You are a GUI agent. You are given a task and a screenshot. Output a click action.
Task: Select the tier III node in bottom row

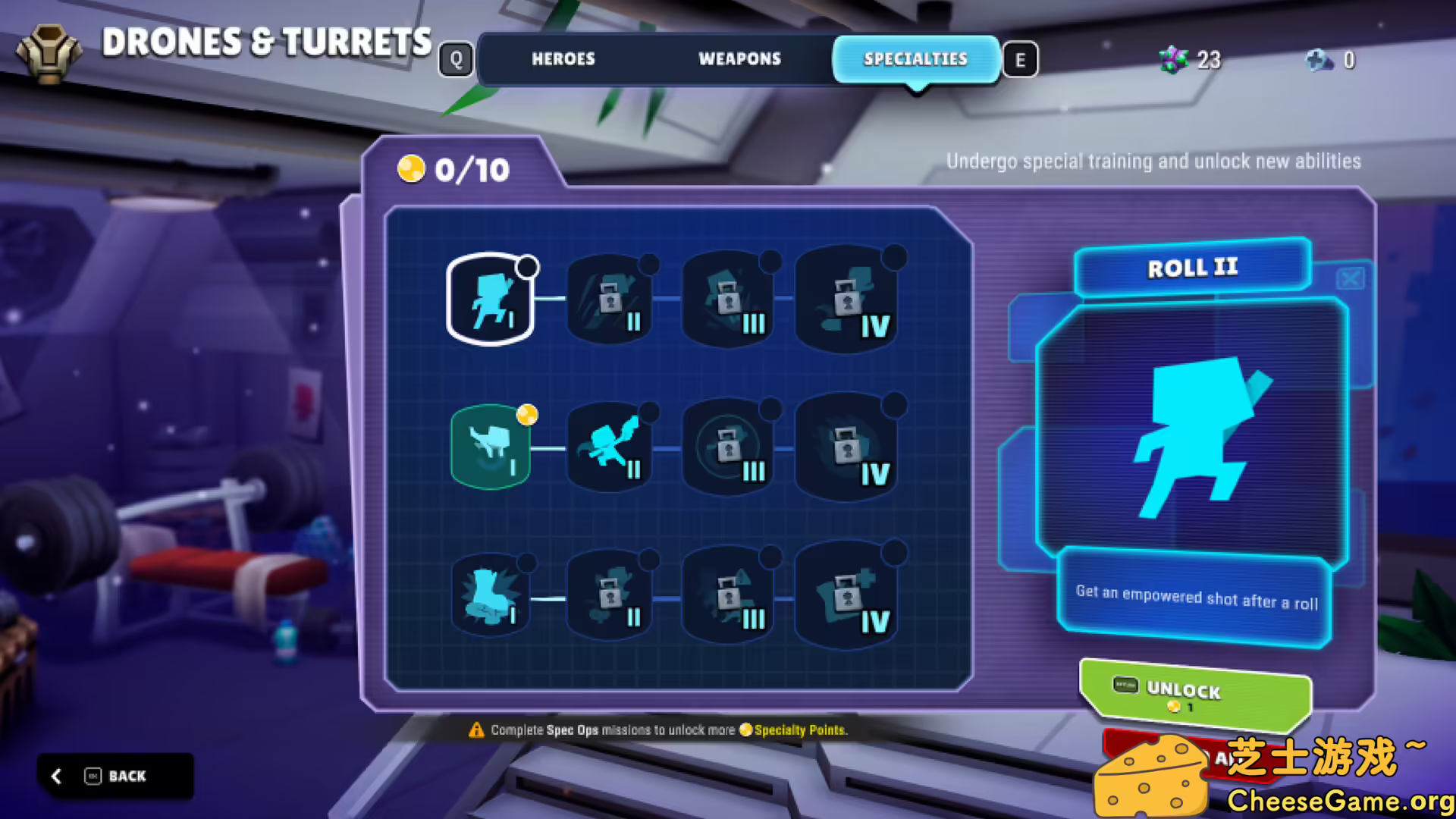(x=727, y=595)
